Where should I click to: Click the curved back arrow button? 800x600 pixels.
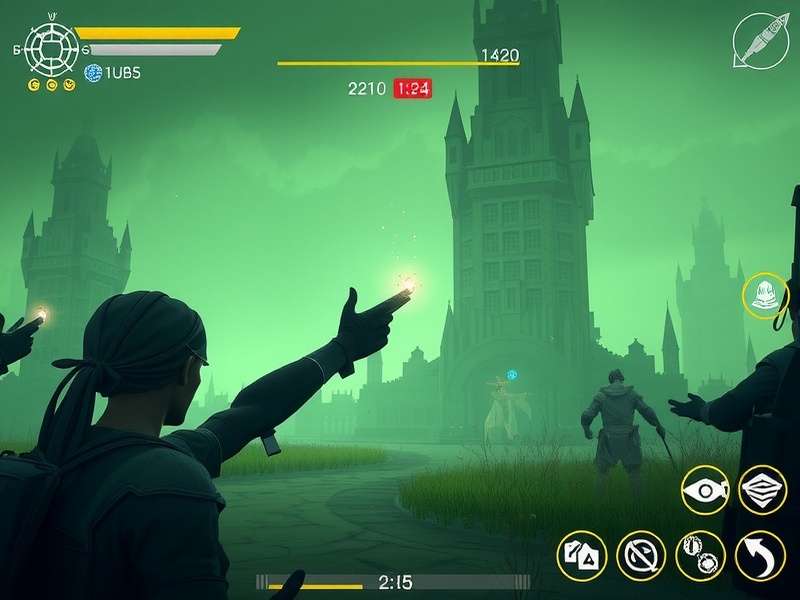click(x=759, y=554)
